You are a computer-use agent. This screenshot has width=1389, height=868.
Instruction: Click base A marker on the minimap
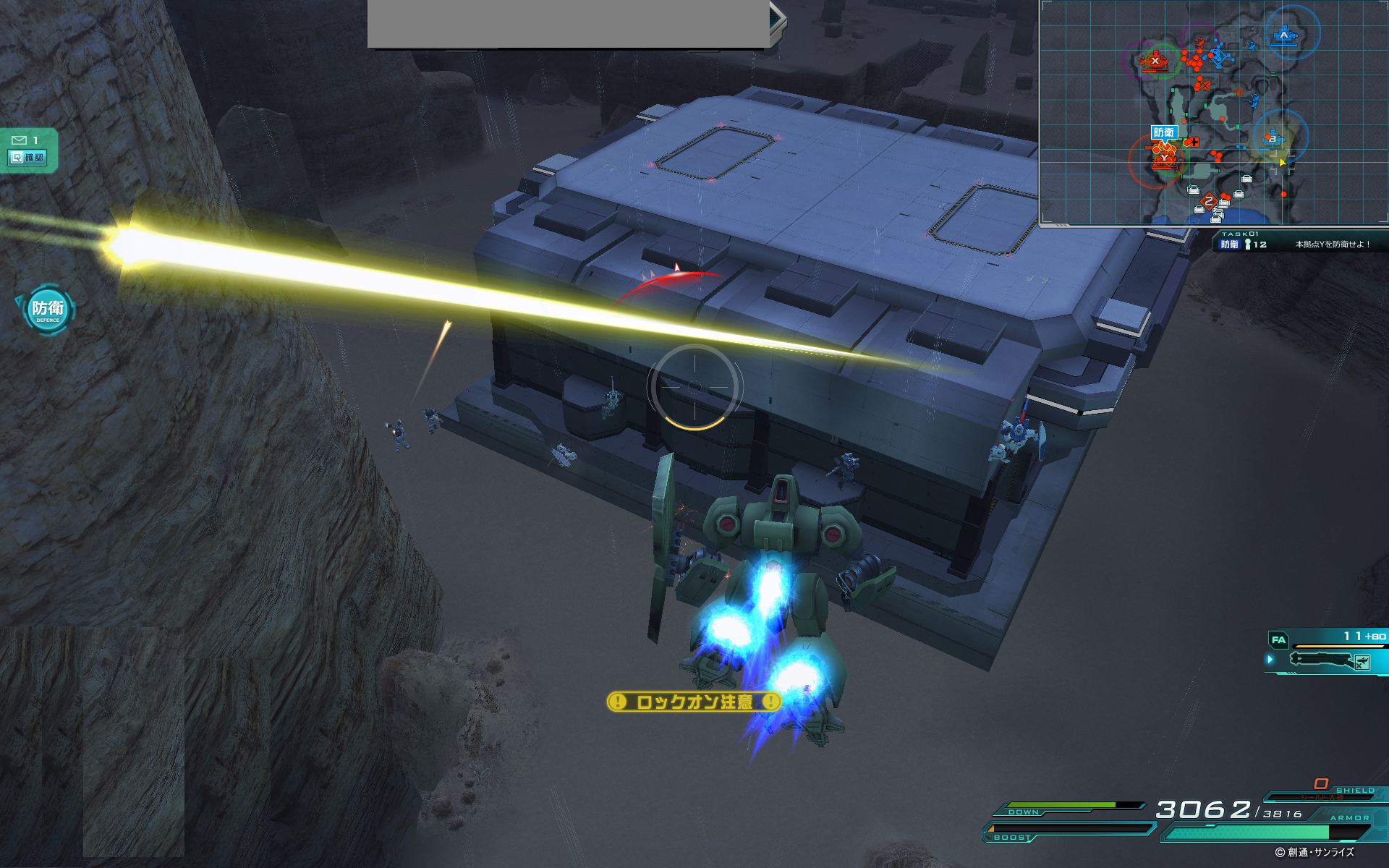pyautogui.click(x=1285, y=35)
